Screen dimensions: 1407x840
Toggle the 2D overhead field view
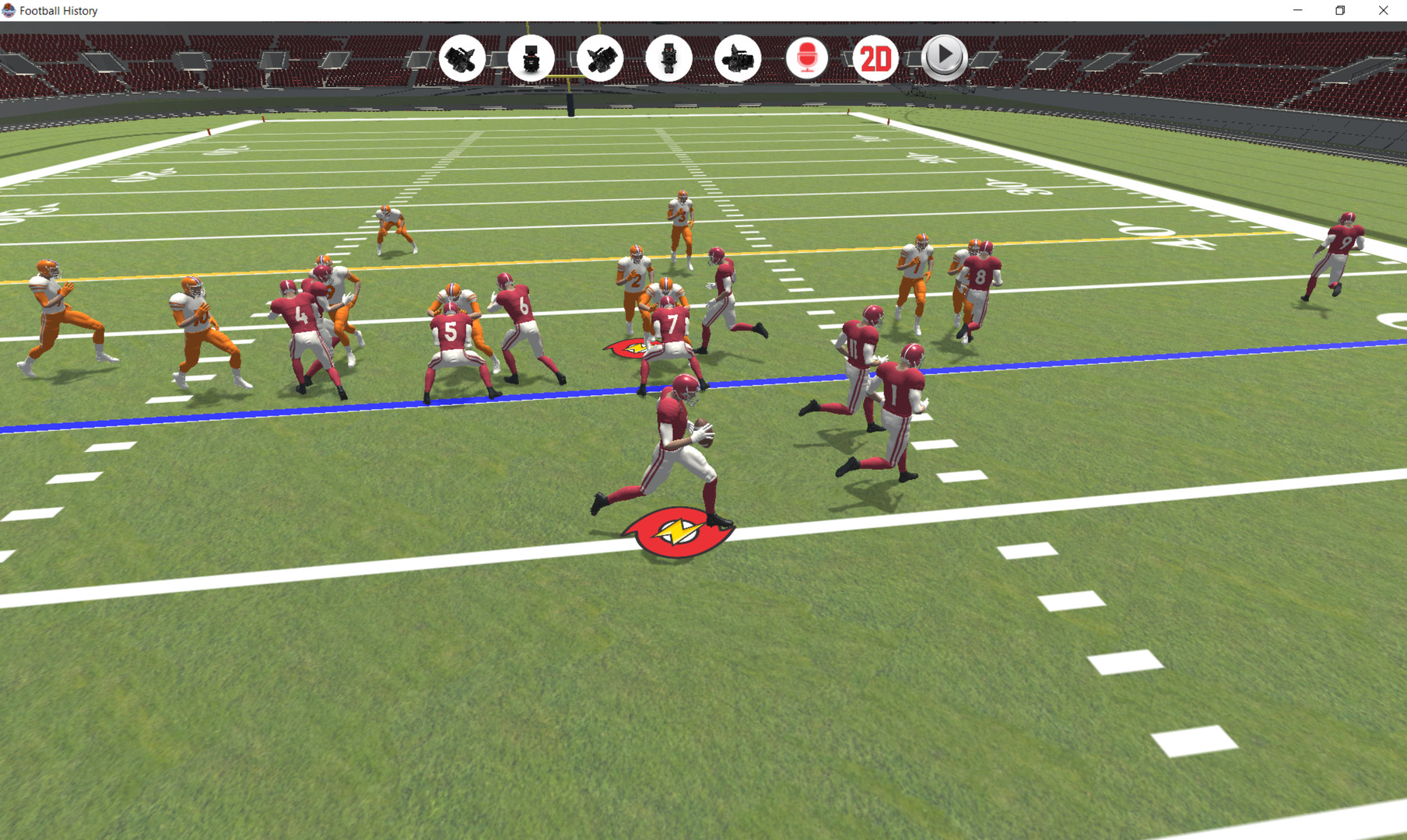[875, 58]
